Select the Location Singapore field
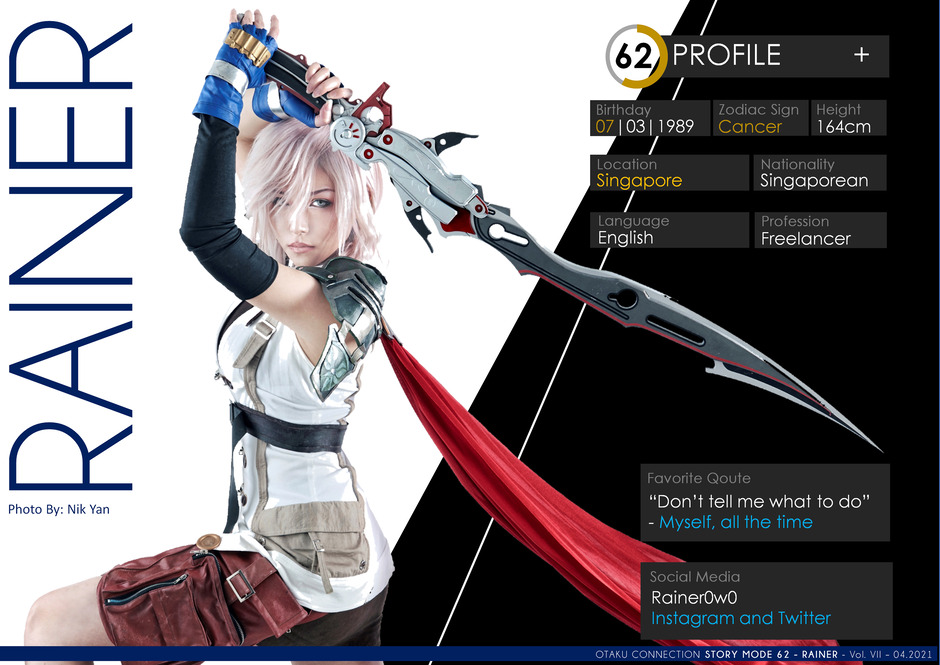The image size is (940, 665). point(669,173)
